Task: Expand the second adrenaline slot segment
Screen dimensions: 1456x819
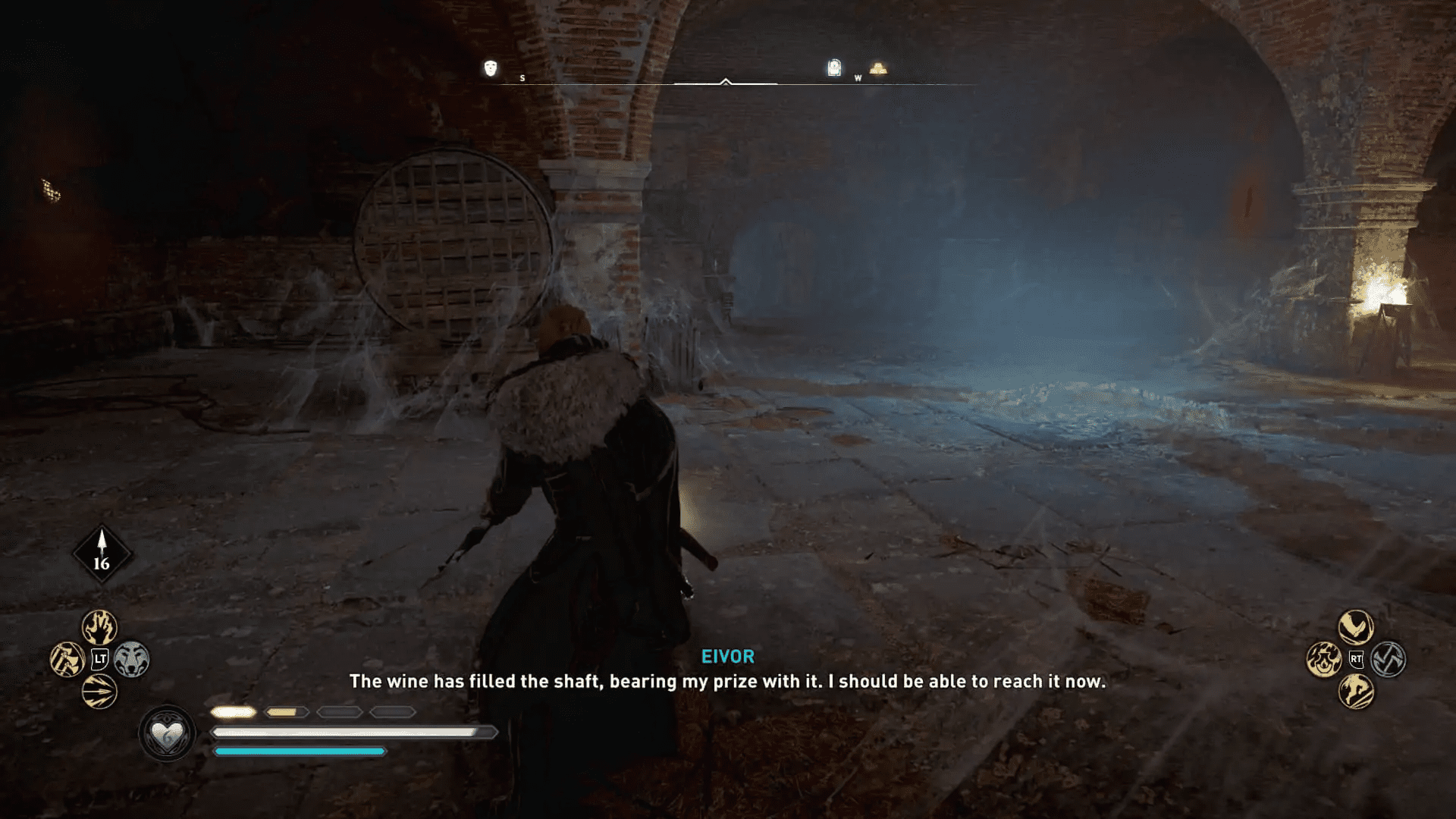Action: click(287, 712)
